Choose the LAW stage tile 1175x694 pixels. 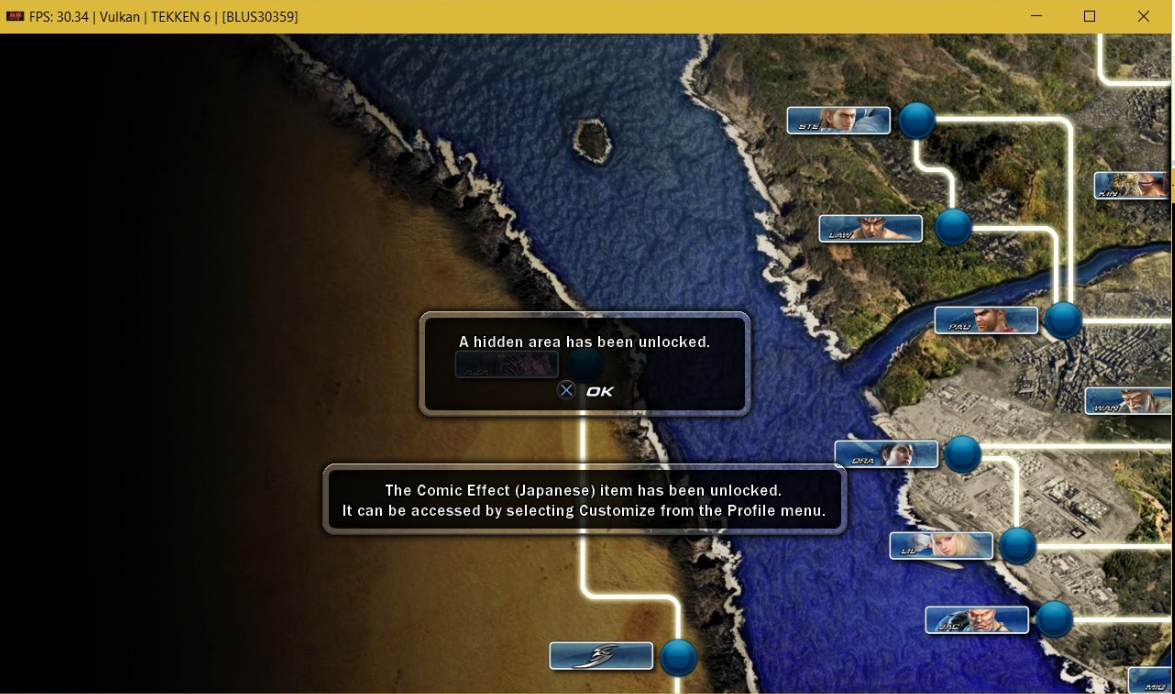[870, 229]
